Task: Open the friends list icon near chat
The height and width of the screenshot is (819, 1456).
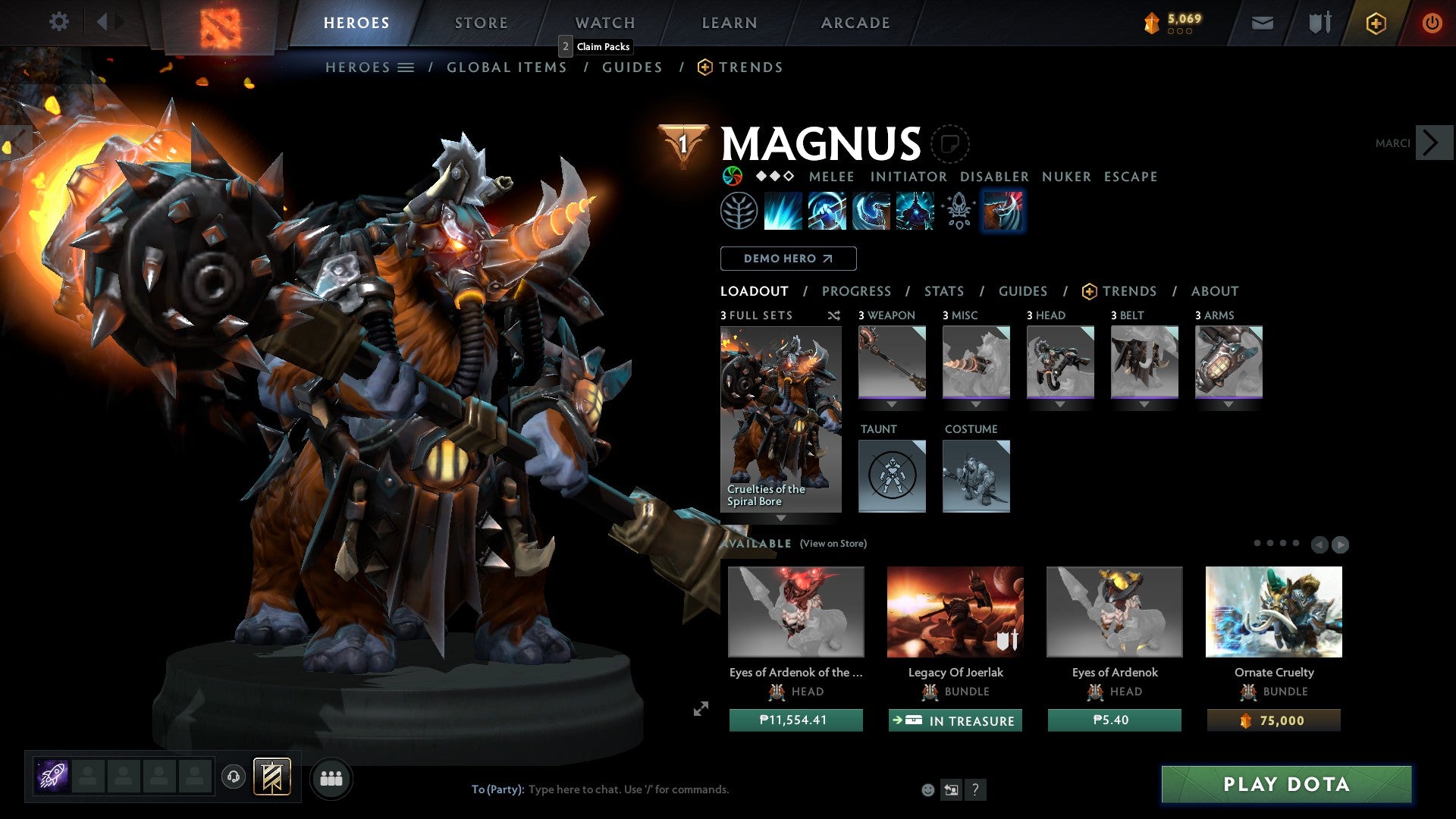Action: tap(331, 778)
